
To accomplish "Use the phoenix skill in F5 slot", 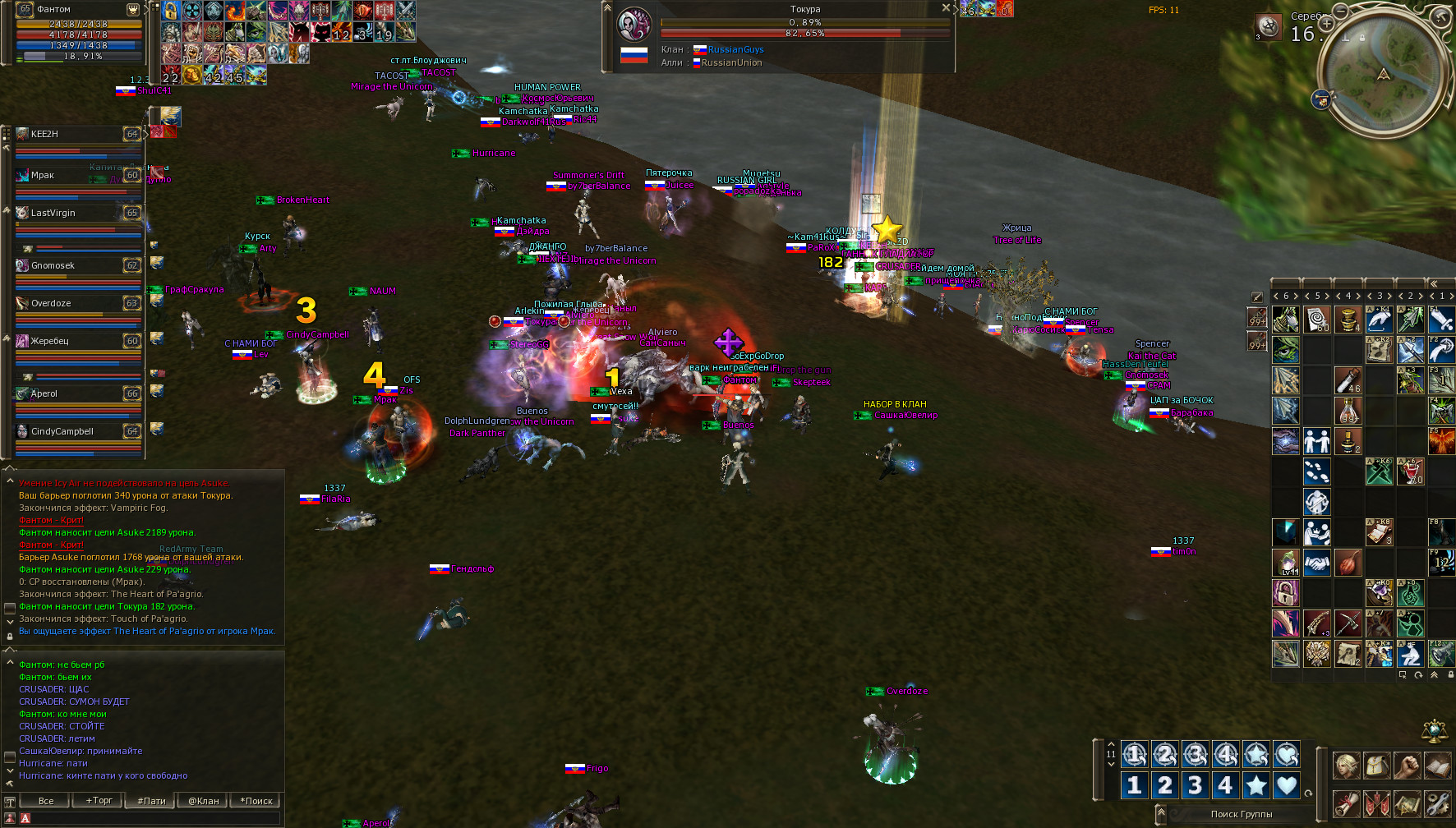I will coord(1441,441).
